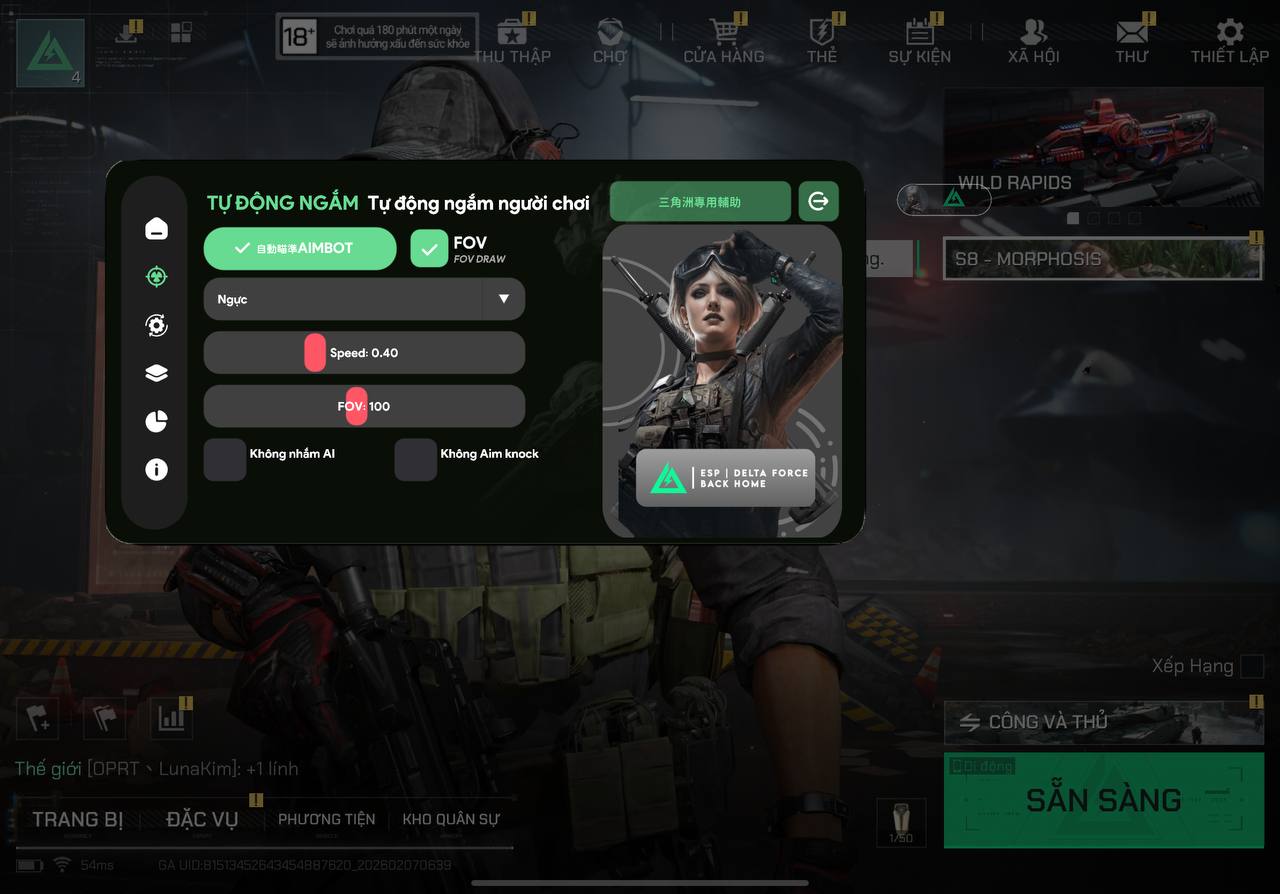Viewport: 1280px width, 894px height.
Task: Open the THU THẬP collection menu
Action: coord(513,42)
